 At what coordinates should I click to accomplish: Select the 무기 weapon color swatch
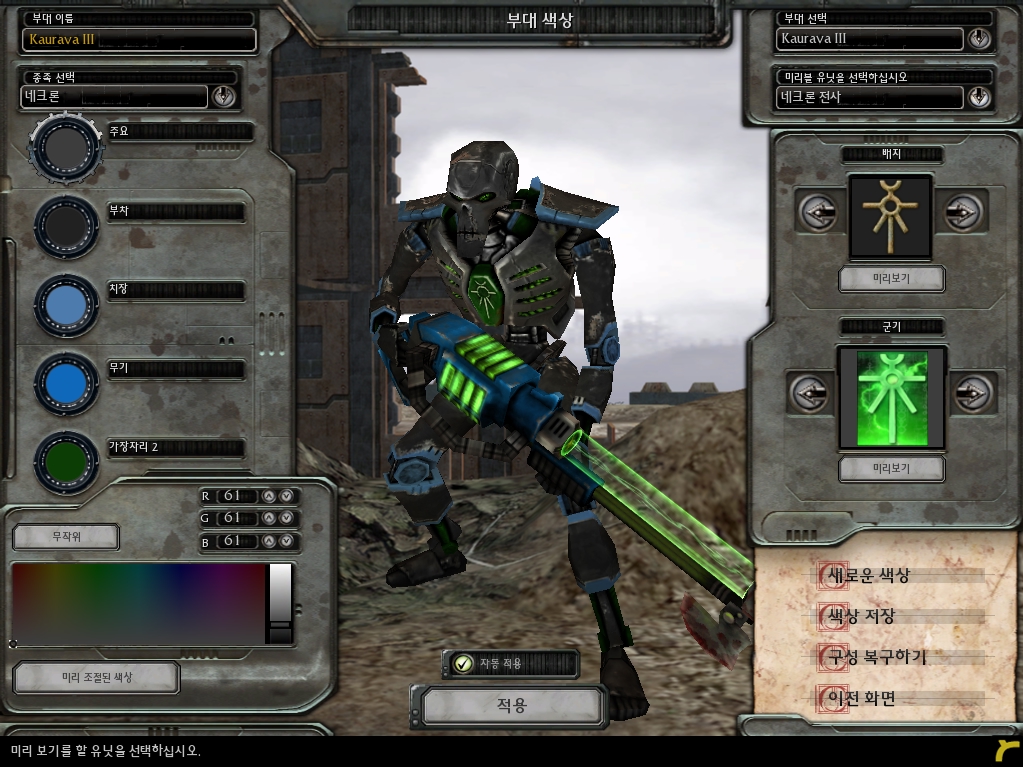(66, 383)
